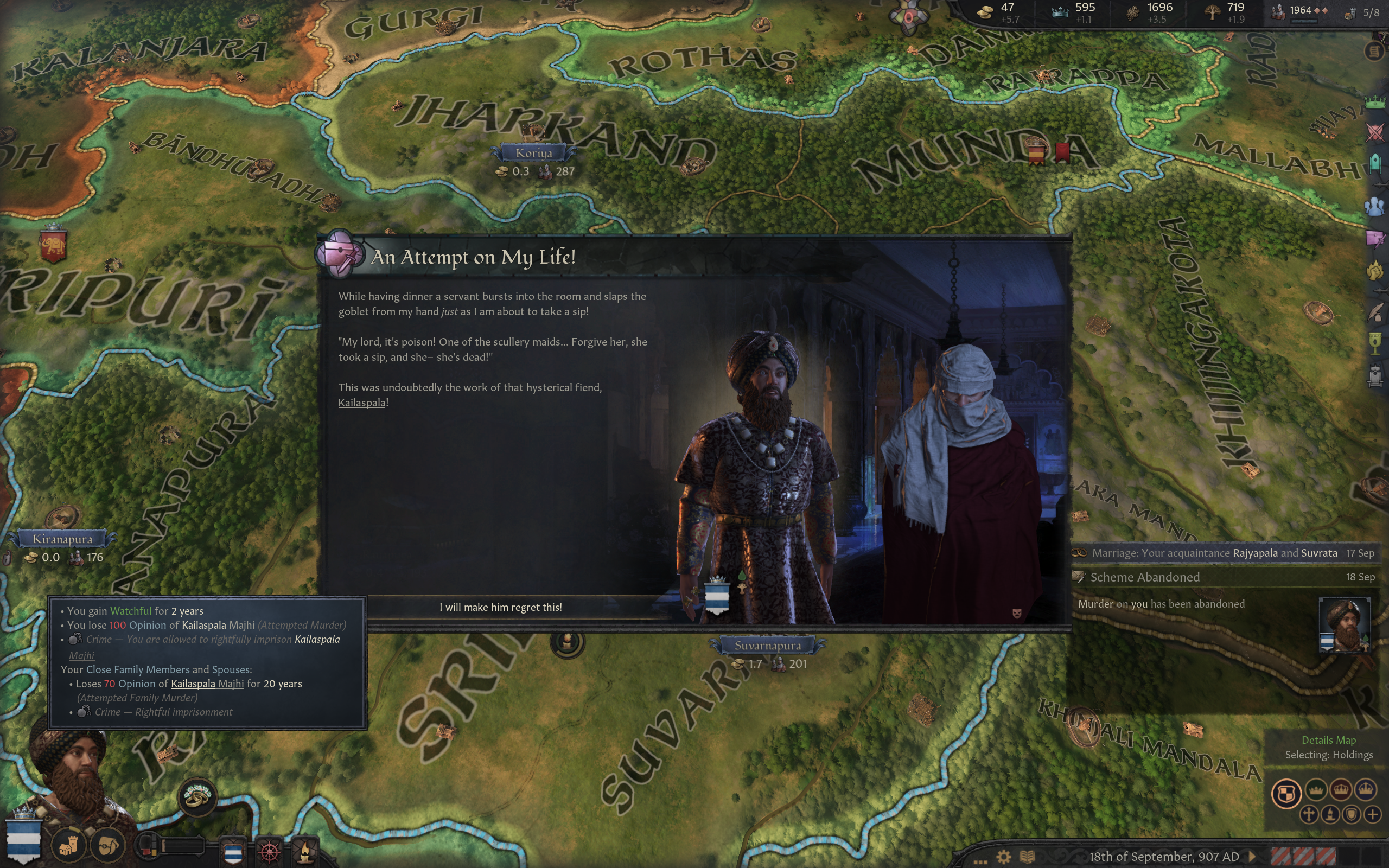Open the Military menu with crossed swords
The width and height of the screenshot is (1389, 868).
(x=1375, y=132)
